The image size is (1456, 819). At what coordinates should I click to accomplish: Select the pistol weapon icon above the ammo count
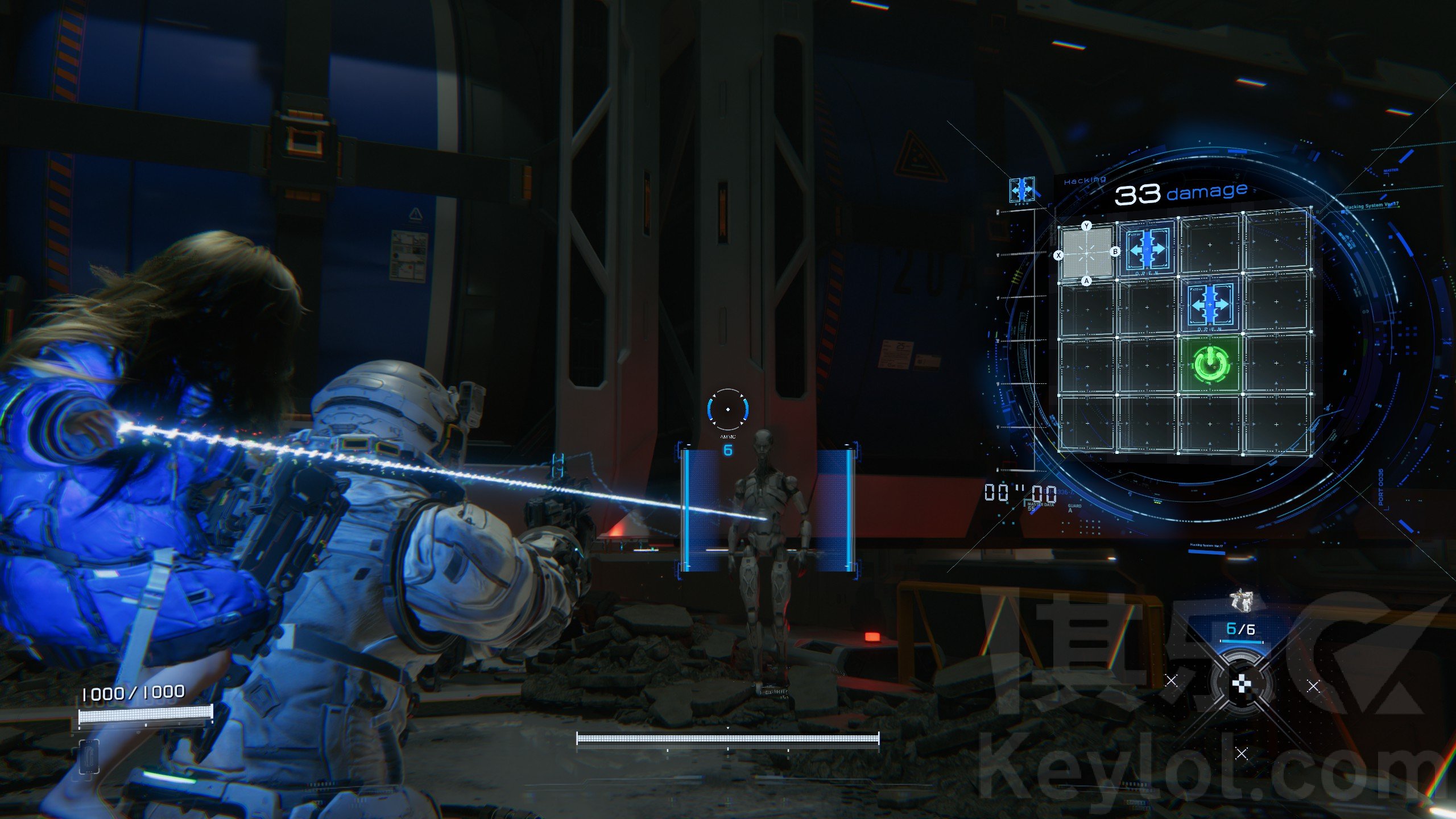[1240, 601]
